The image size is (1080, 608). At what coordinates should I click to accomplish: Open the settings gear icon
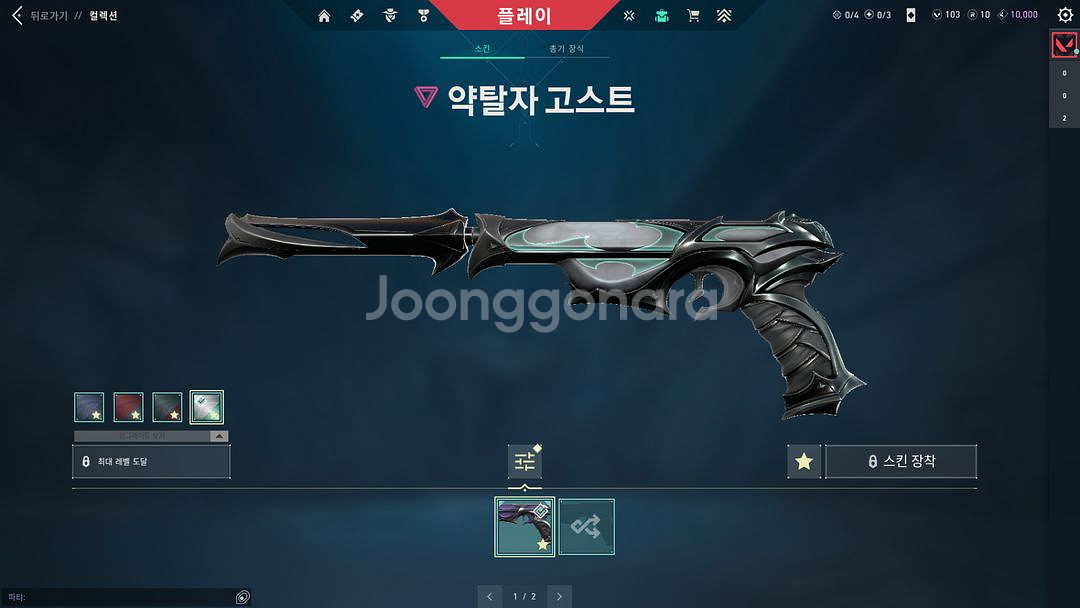[1065, 15]
